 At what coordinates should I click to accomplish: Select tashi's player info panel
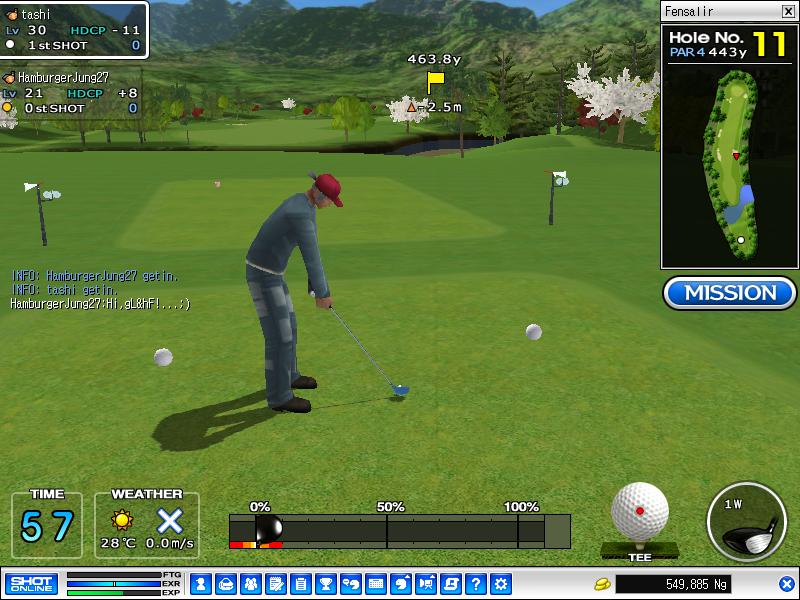(x=74, y=30)
